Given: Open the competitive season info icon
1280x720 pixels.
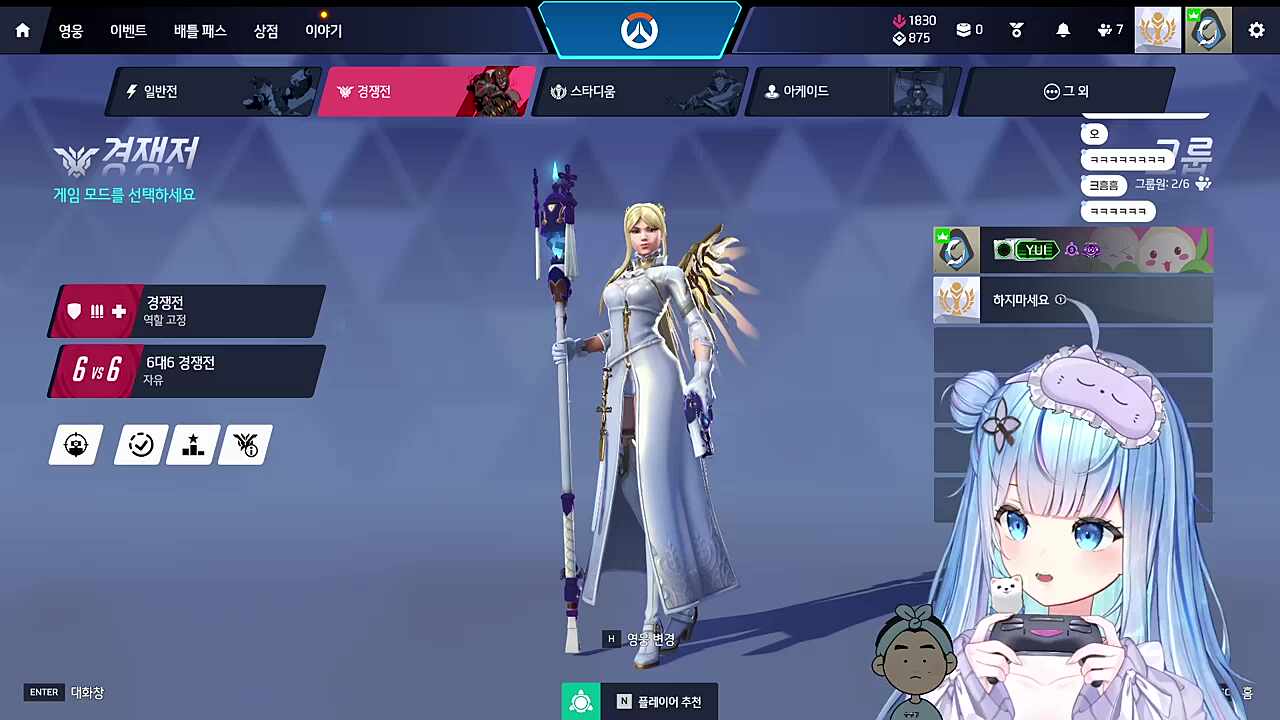Looking at the screenshot, I should tap(244, 444).
